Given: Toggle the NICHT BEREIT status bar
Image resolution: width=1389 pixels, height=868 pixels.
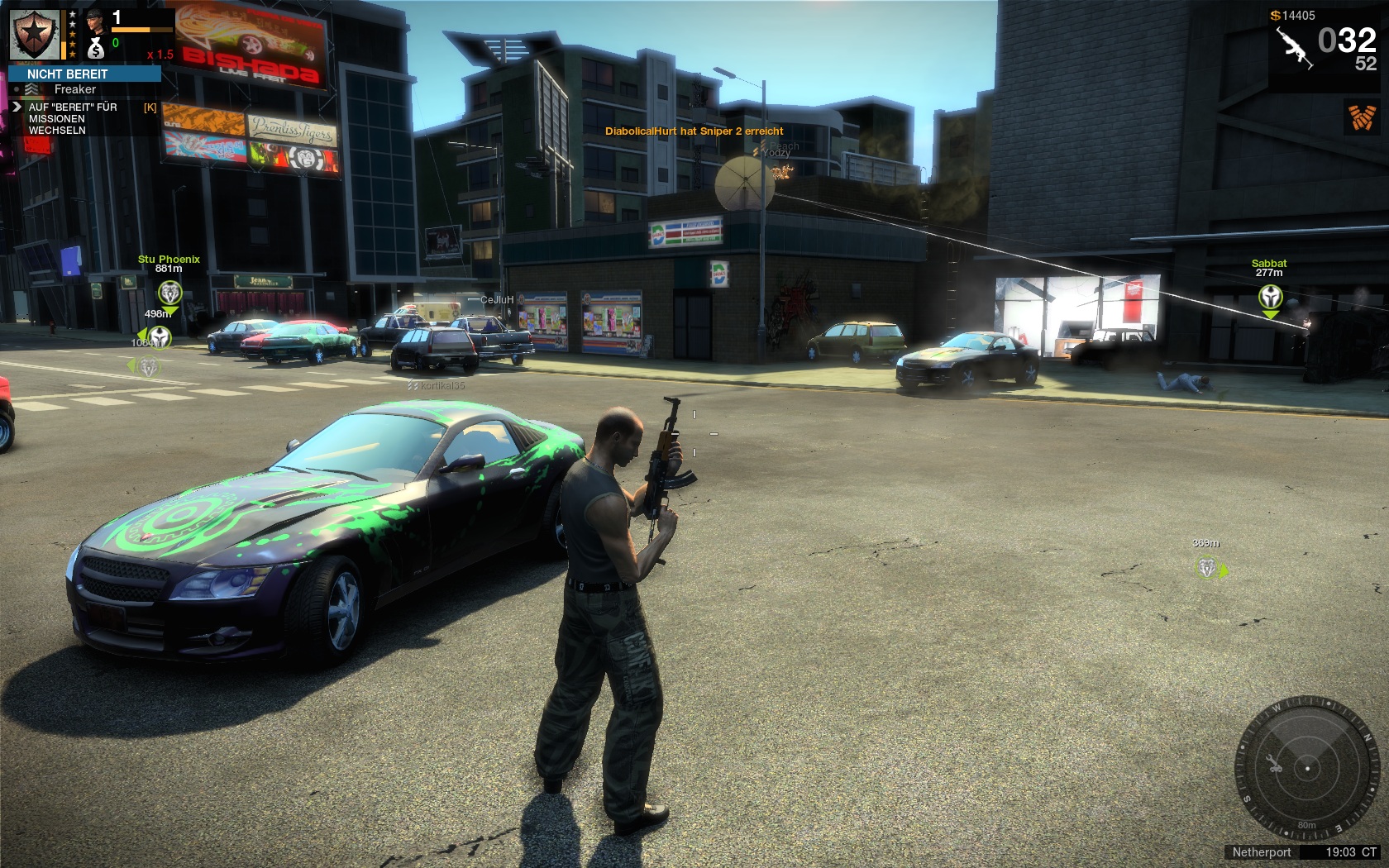Looking at the screenshot, I should [x=84, y=74].
